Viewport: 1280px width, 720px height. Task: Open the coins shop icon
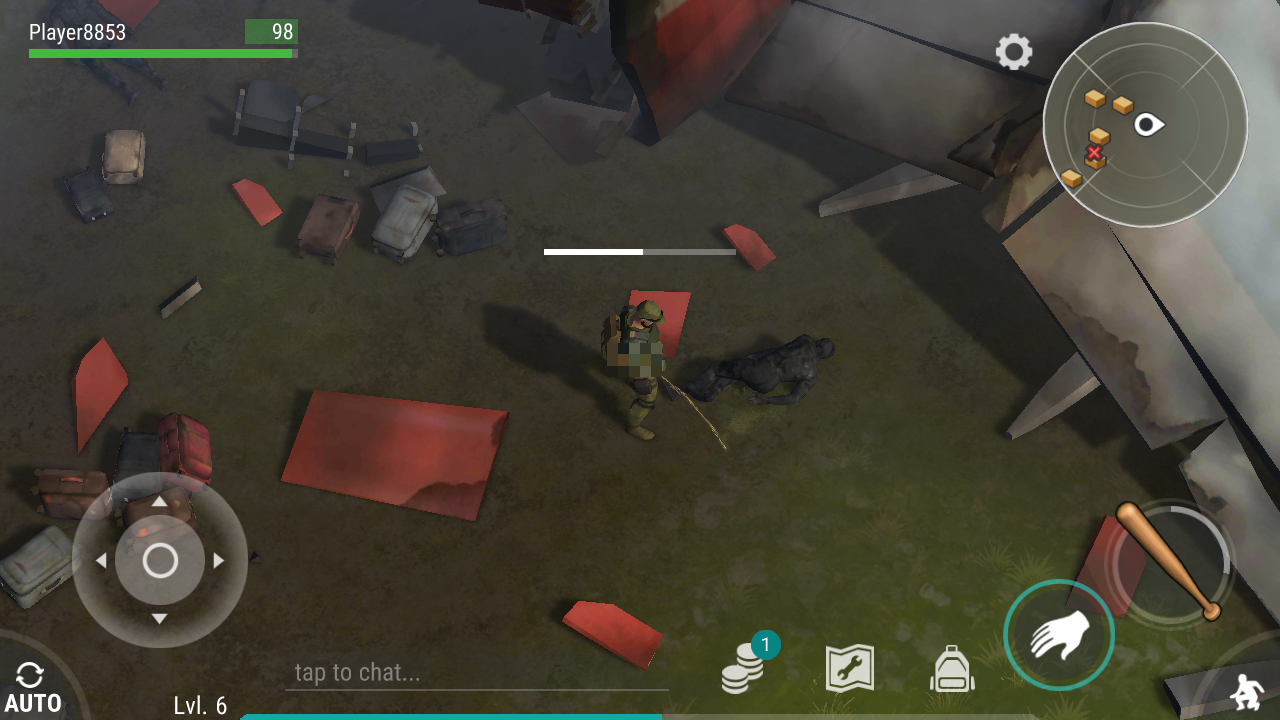click(743, 668)
